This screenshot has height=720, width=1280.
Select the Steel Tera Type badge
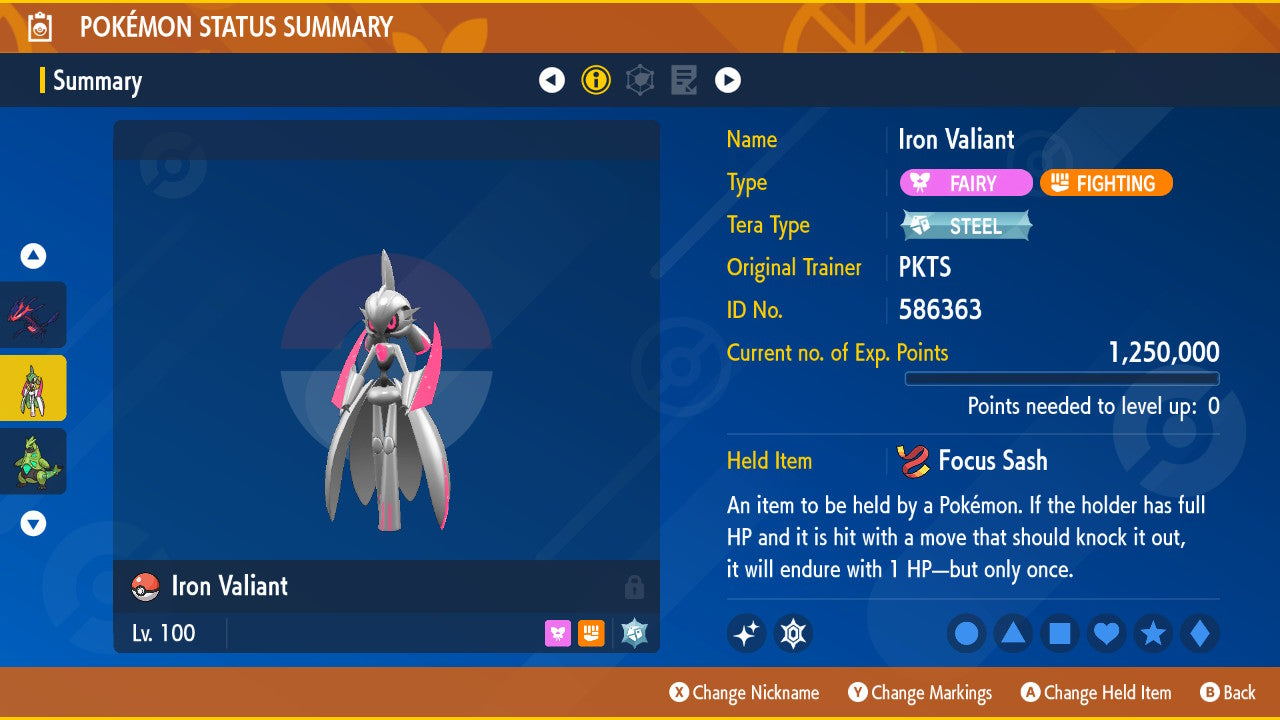(x=965, y=225)
